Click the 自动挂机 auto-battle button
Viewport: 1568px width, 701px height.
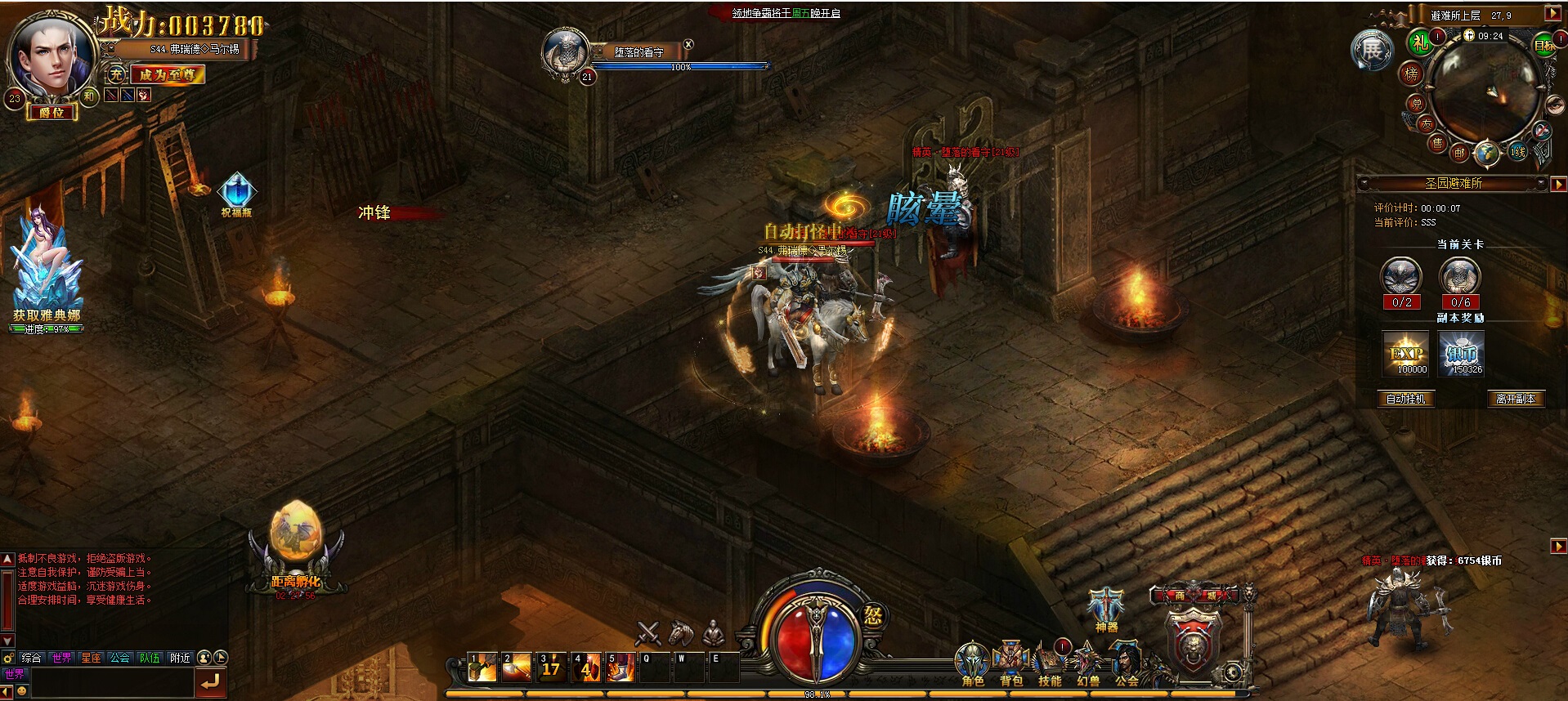tap(1406, 399)
